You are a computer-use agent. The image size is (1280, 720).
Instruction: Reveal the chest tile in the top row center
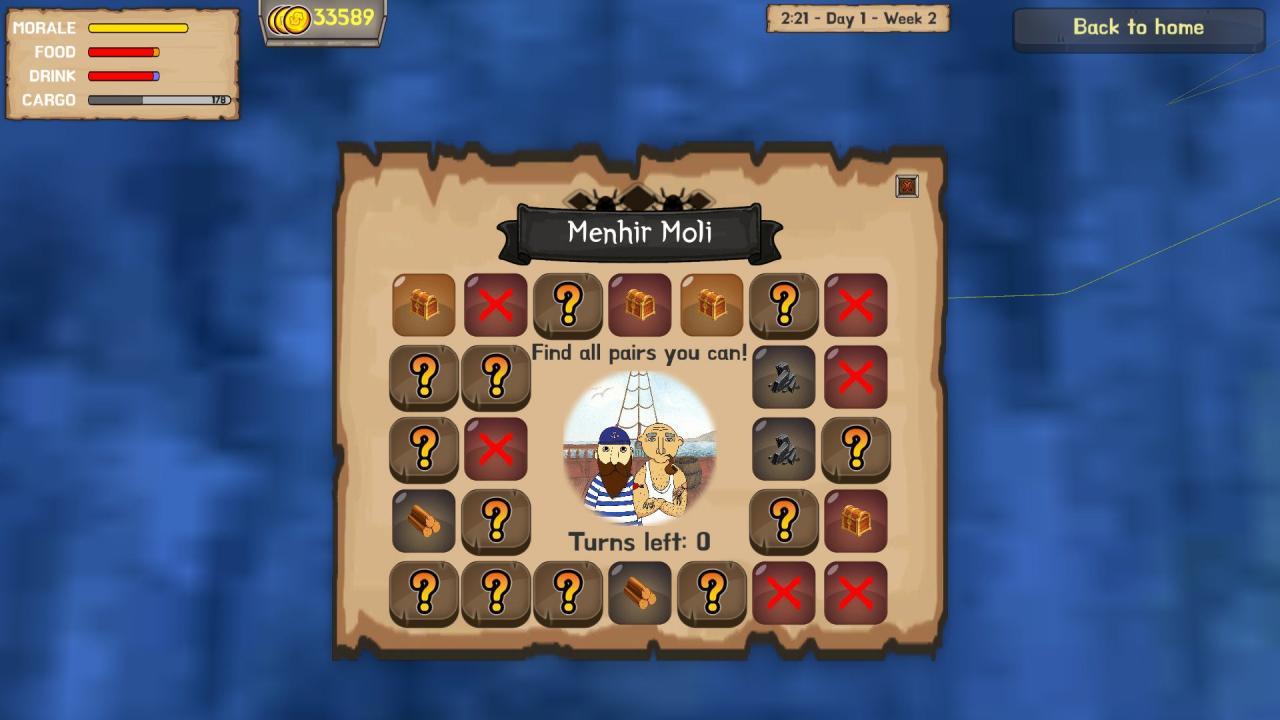click(640, 304)
